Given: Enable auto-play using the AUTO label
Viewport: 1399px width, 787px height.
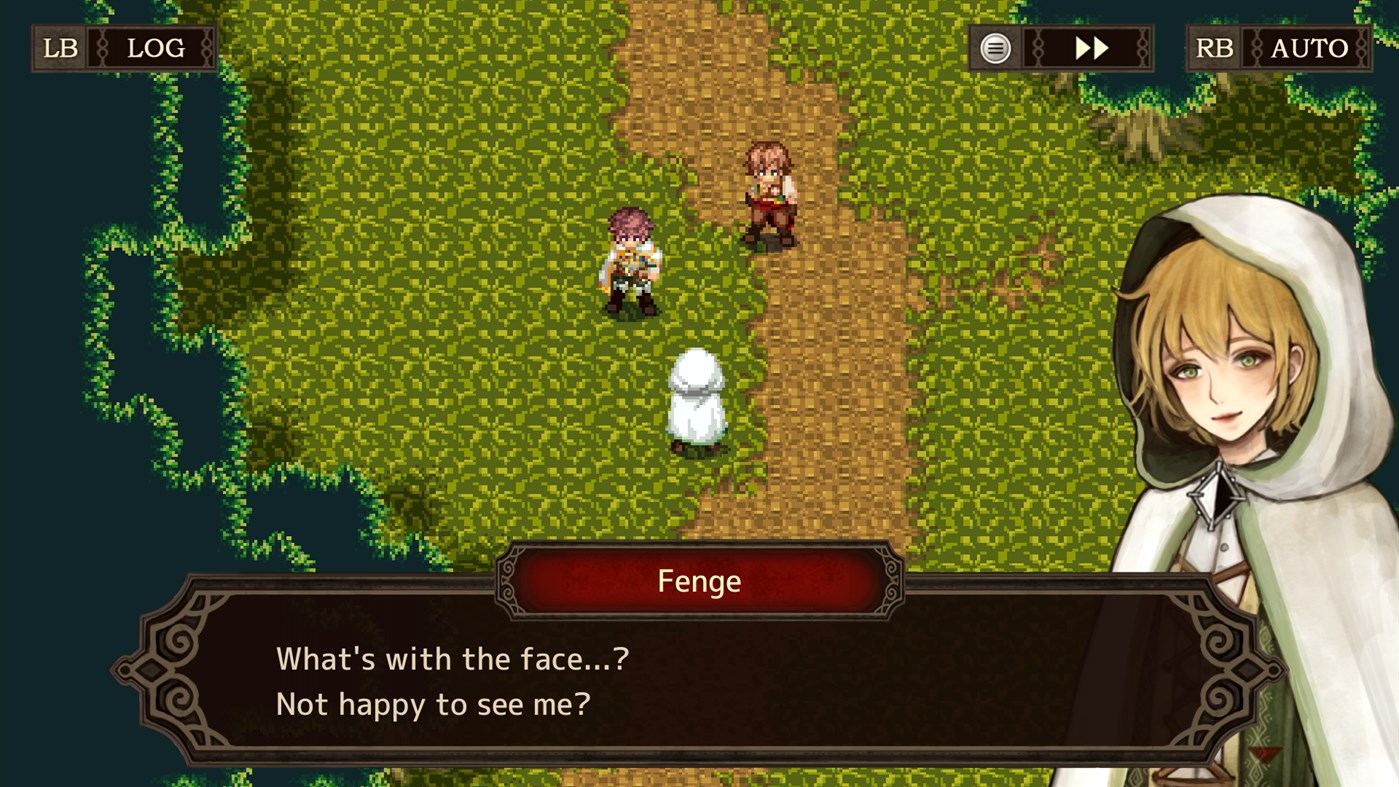Looking at the screenshot, I should coord(1310,47).
